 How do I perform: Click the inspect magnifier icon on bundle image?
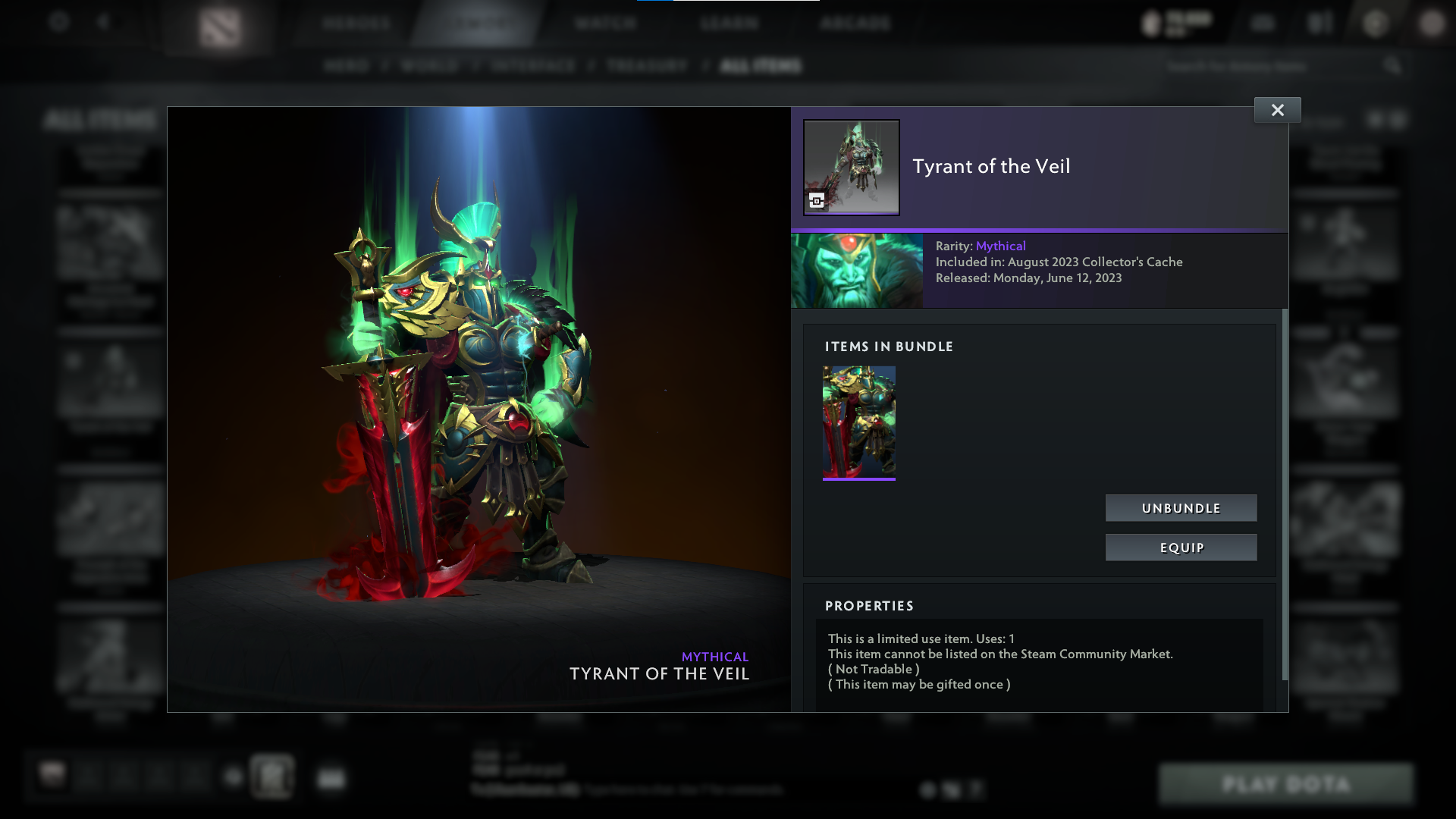tap(815, 202)
